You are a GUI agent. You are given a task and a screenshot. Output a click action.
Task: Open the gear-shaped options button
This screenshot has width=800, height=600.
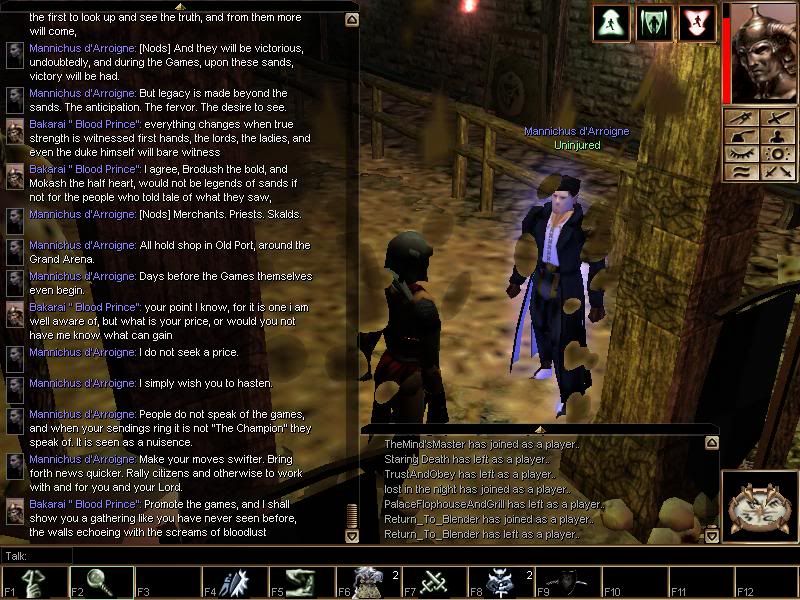(x=776, y=154)
